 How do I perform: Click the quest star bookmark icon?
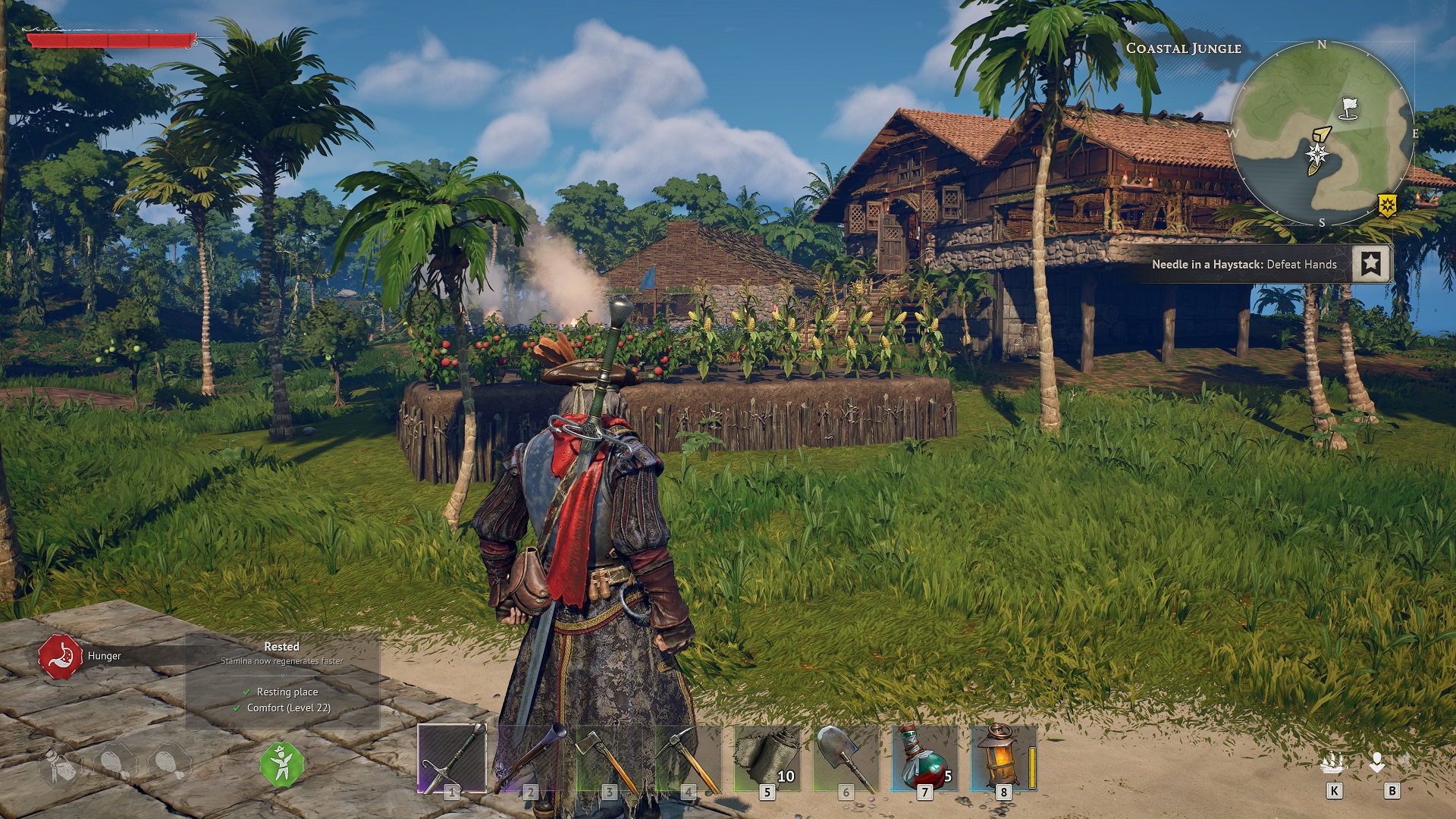tap(1370, 264)
